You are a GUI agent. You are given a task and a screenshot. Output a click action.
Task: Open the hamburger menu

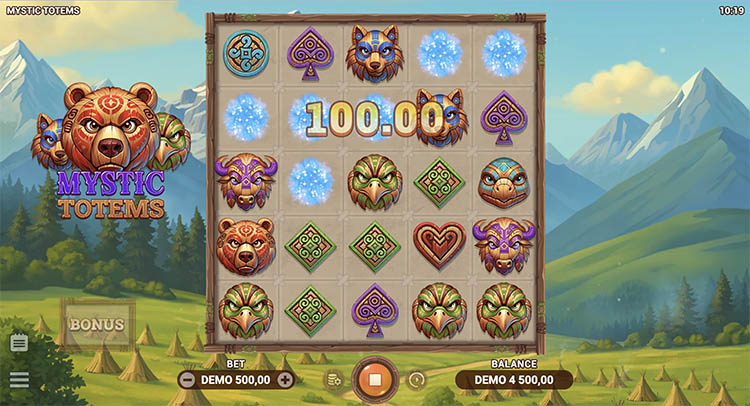tap(18, 380)
